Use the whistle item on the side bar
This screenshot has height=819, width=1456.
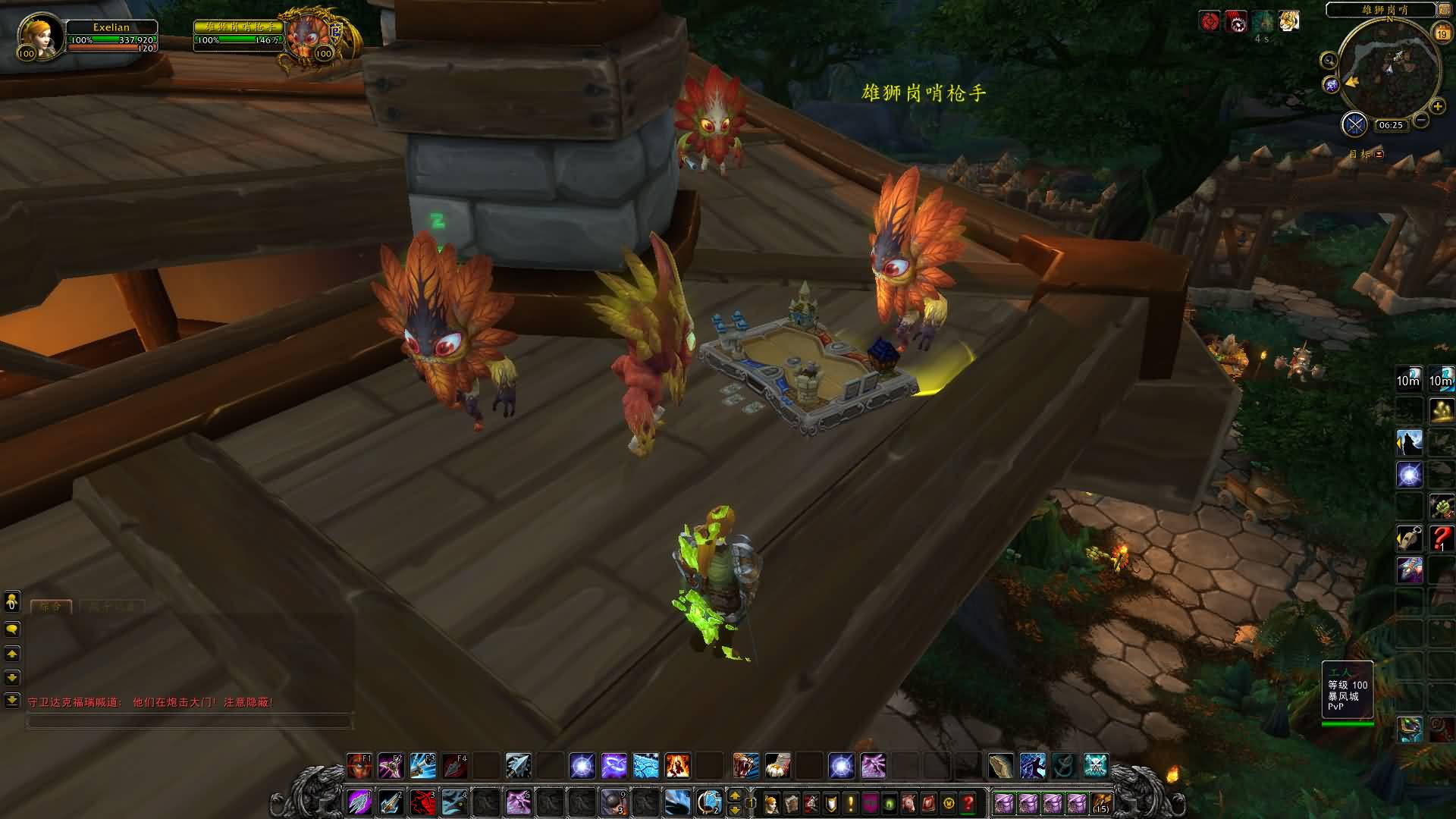tap(1409, 538)
